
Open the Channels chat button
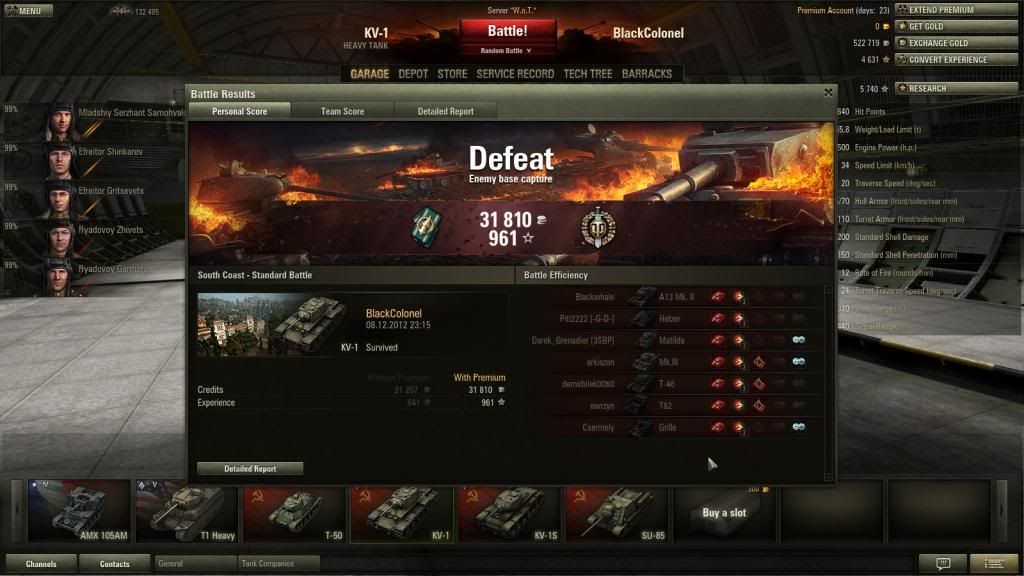coord(41,564)
